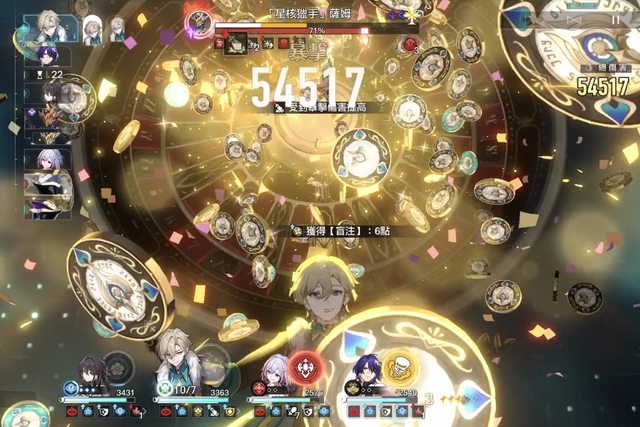Activate the red ultimate ability icon
The width and height of the screenshot is (640, 427).
[x=304, y=370]
